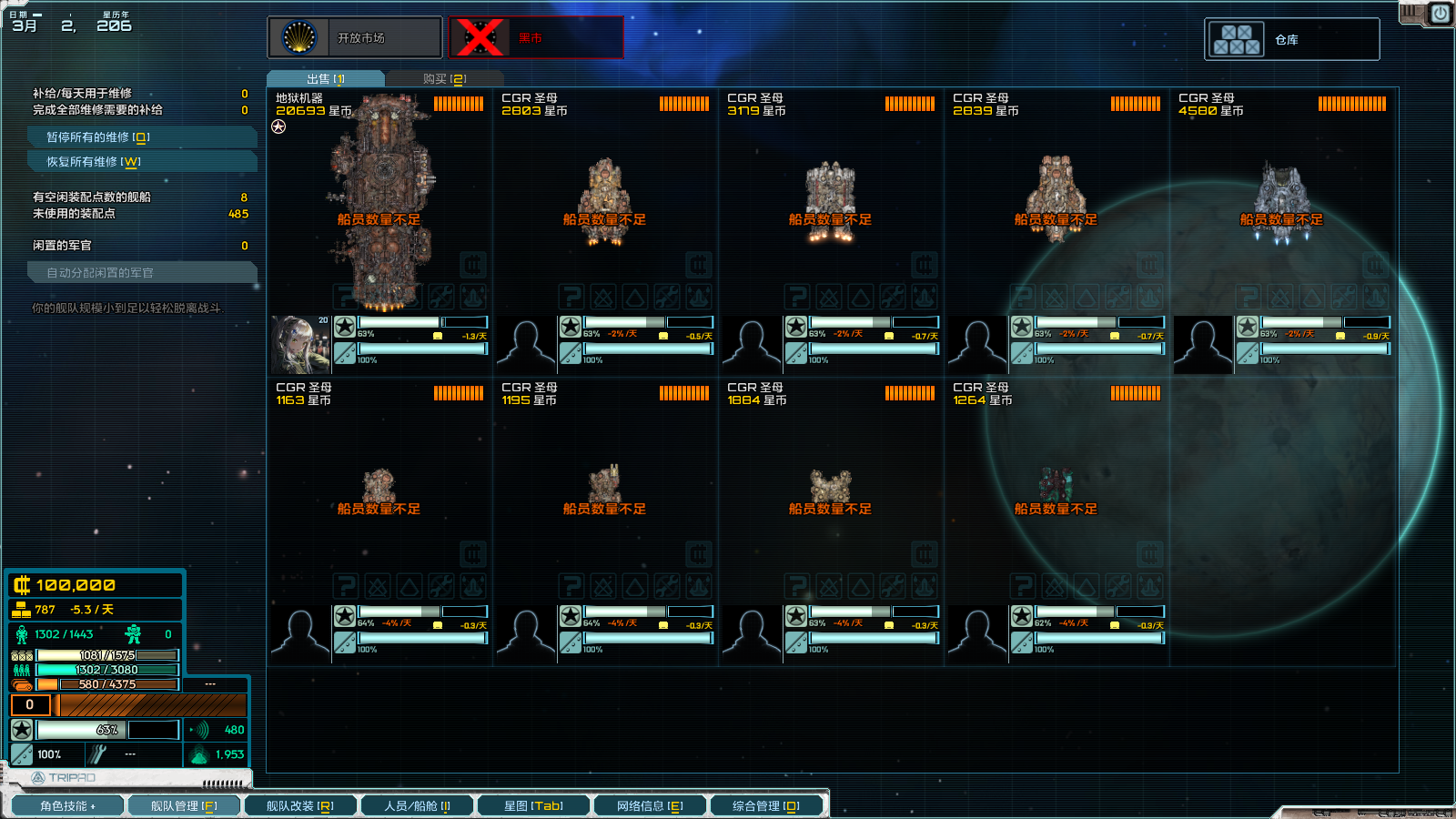
Task: Switch to the 出售 sell tab
Action: (x=325, y=79)
